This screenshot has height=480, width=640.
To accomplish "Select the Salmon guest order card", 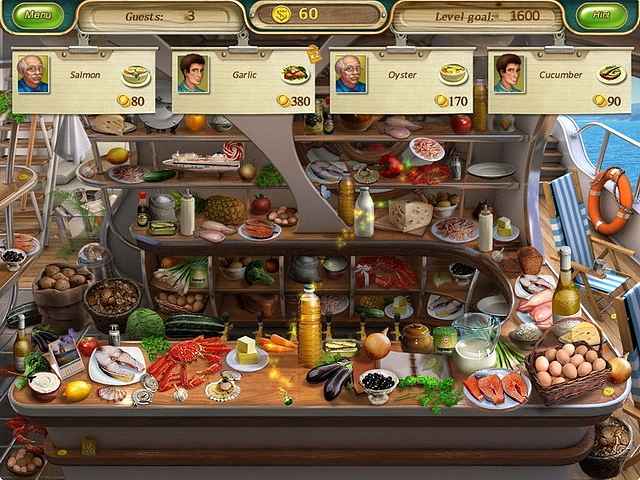I will pyautogui.click(x=82, y=80).
